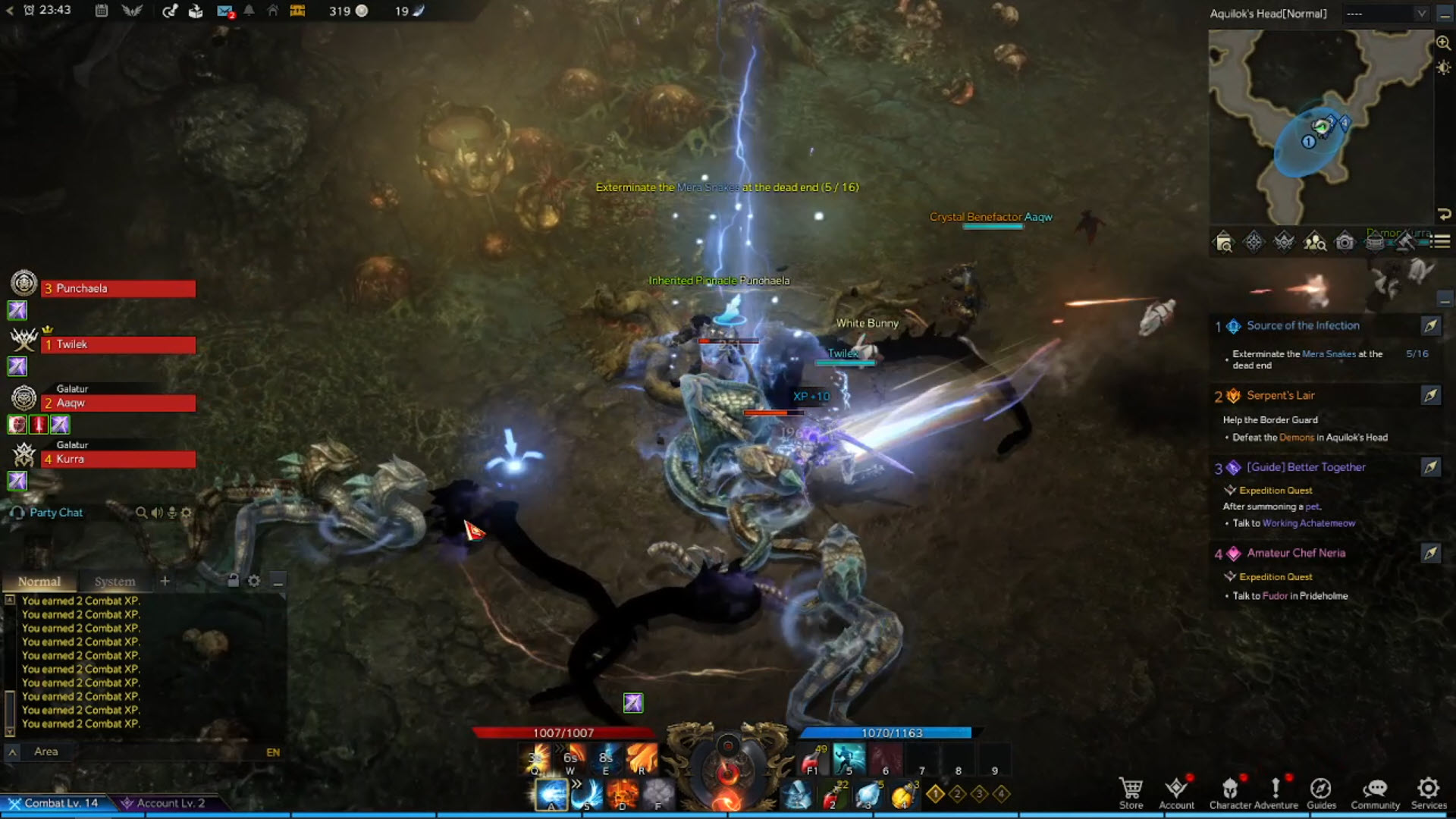Track the Amateur Chef Neria quest entry
The height and width of the screenshot is (819, 1456).
[1430, 554]
